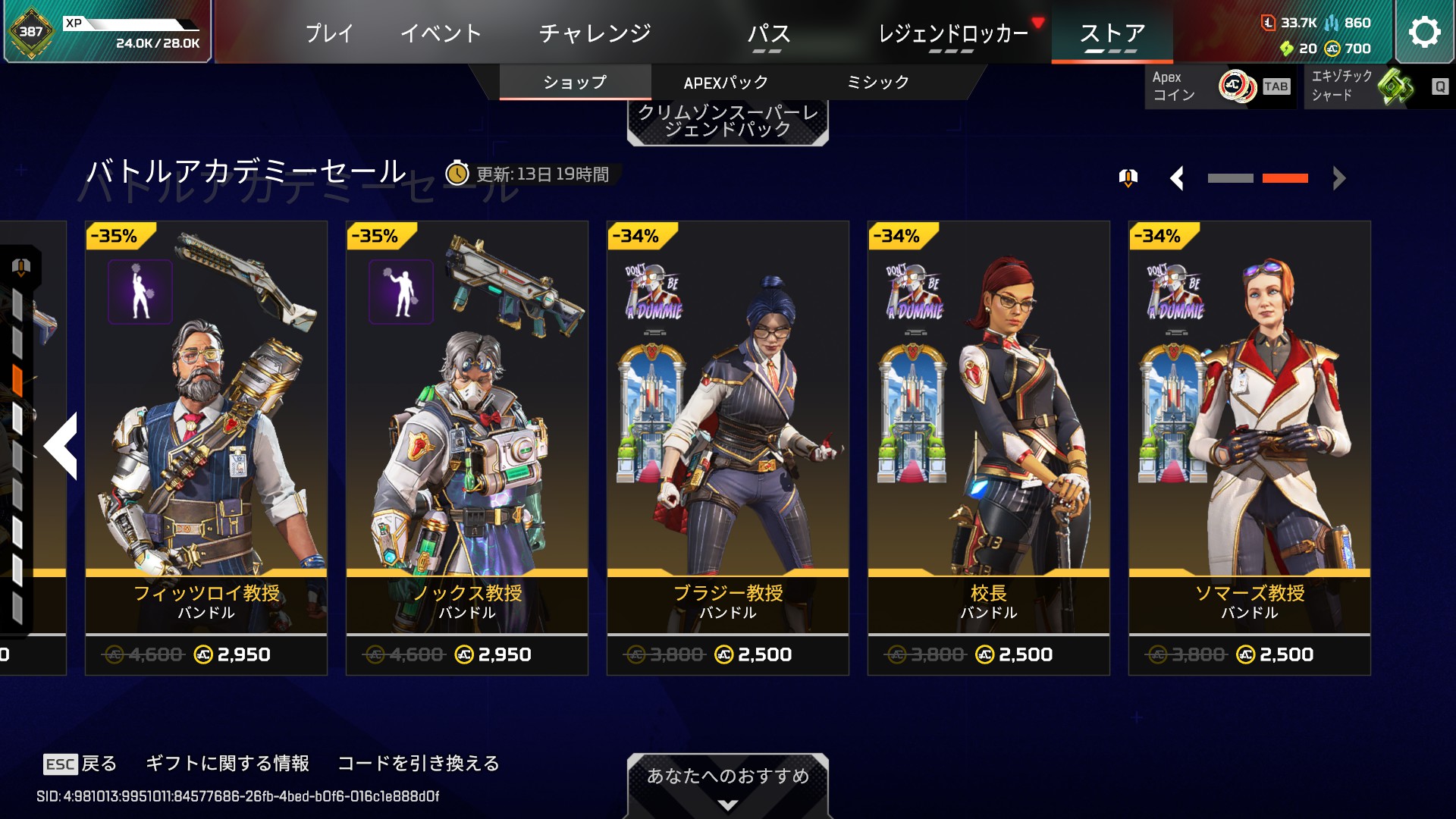Open settings with the gear icon

1424,32
